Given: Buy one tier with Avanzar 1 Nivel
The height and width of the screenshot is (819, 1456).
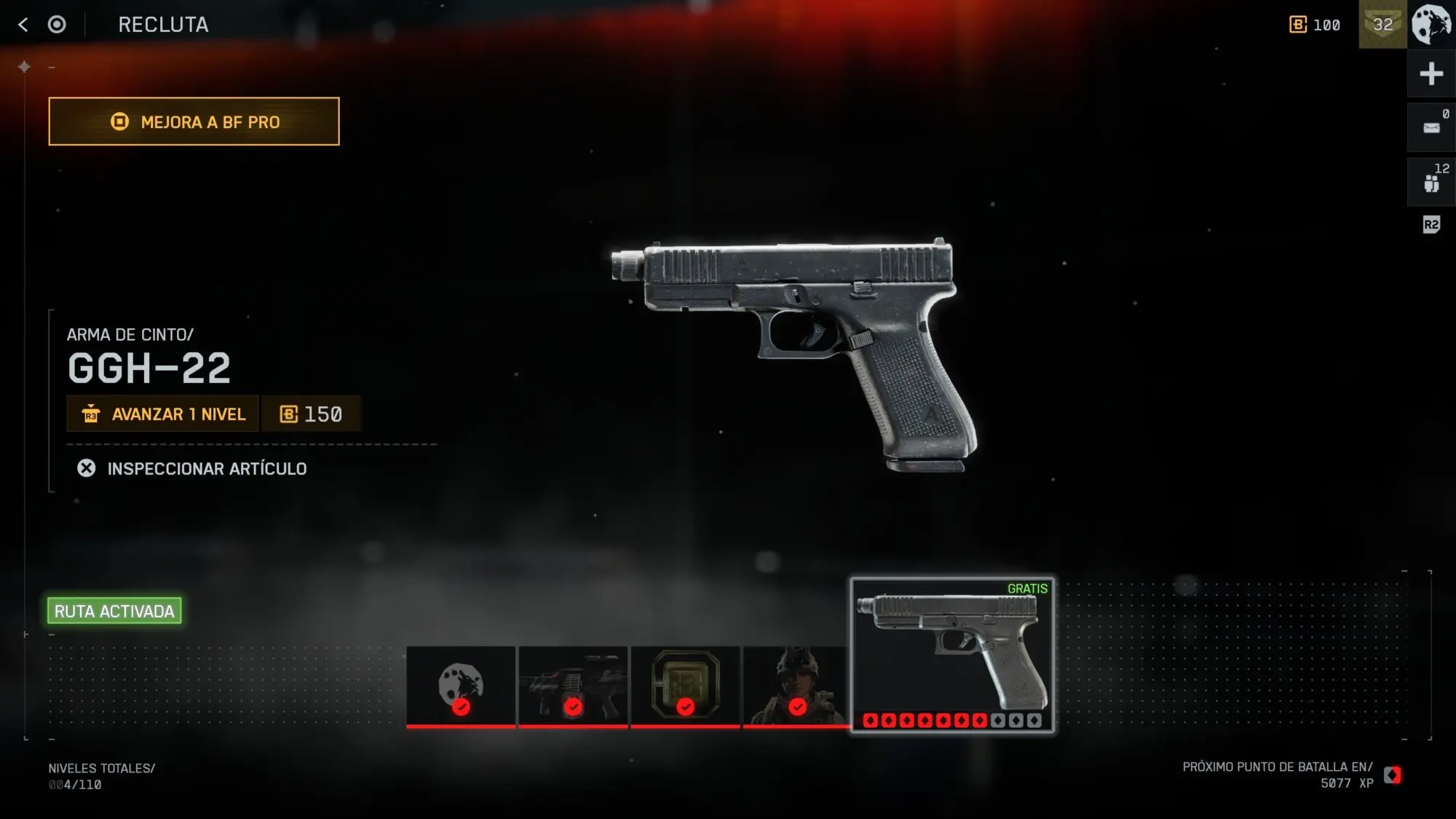Looking at the screenshot, I should [163, 414].
